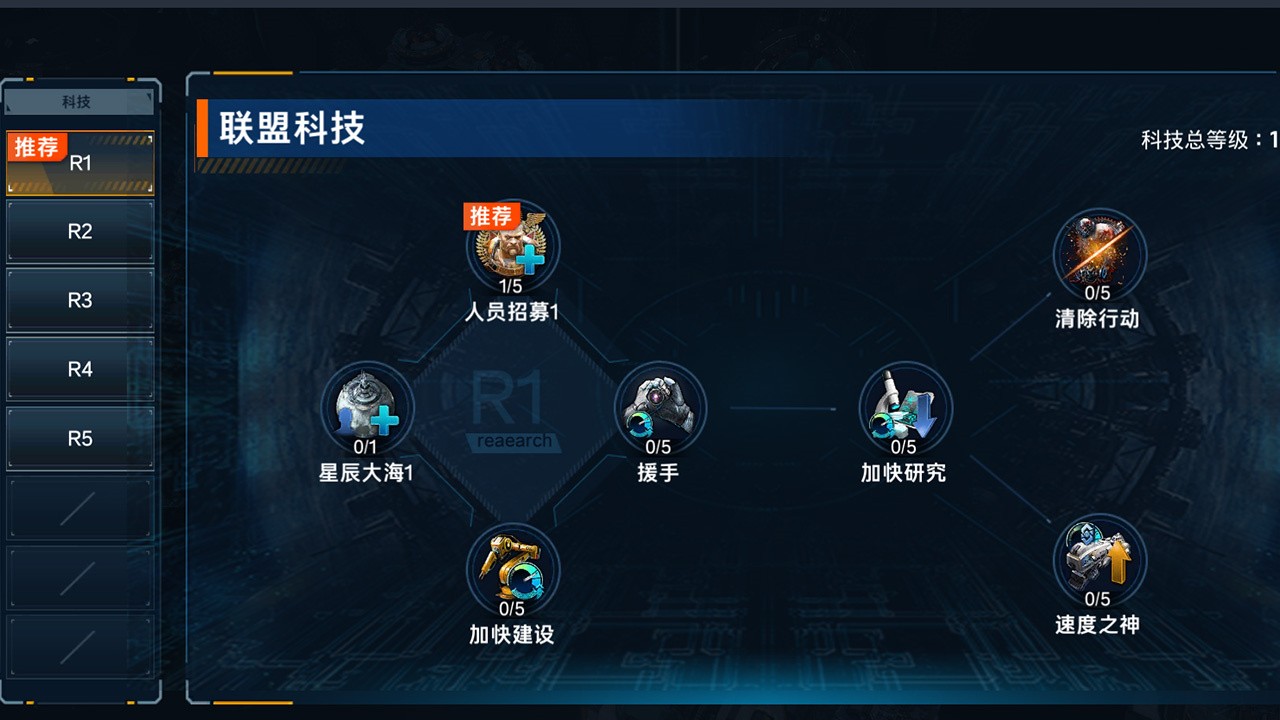The height and width of the screenshot is (720, 1280).
Task: Click the R5 tier button
Action: [79, 437]
